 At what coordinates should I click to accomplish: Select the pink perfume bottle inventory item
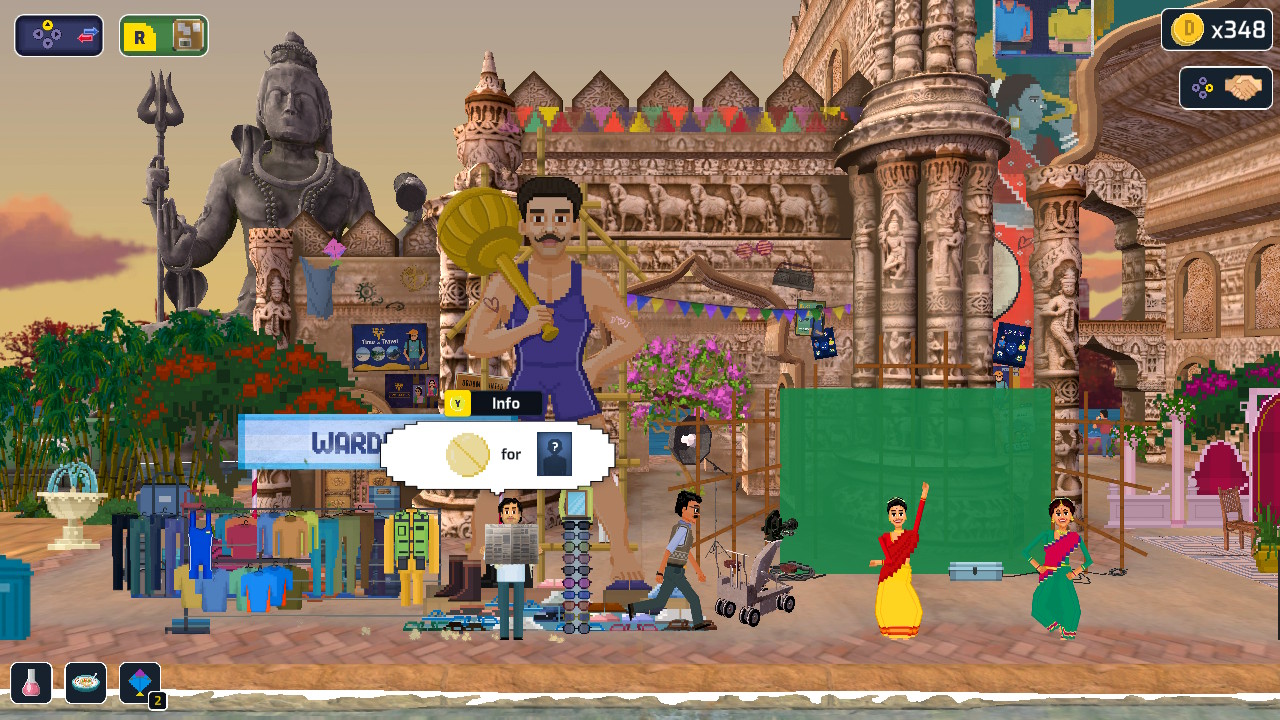30,683
